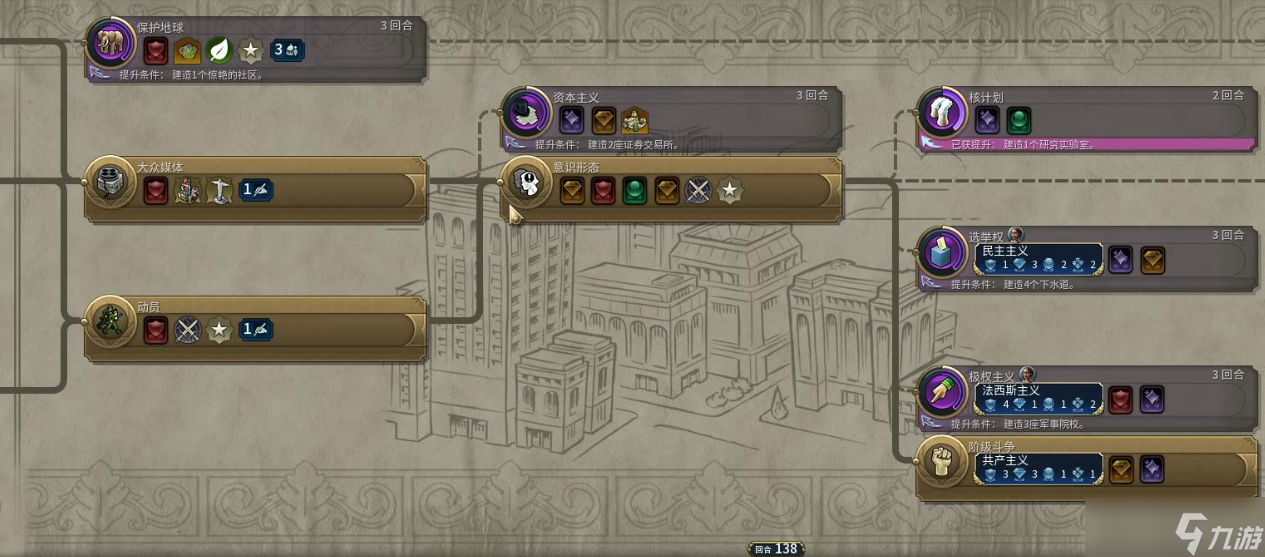Click the top hat icon of 资本主义
The image size is (1265, 557).
[525, 111]
